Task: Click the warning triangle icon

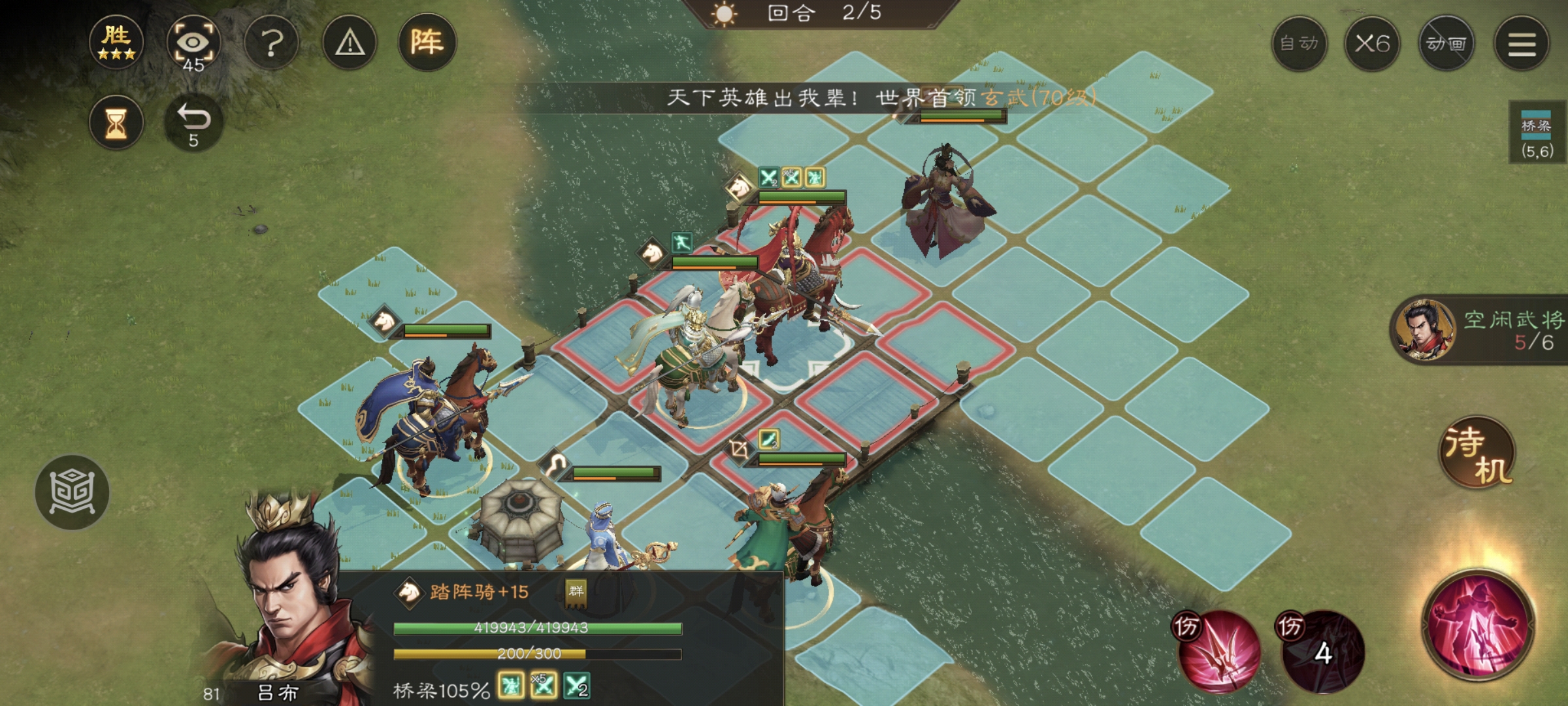Action: pos(350,41)
